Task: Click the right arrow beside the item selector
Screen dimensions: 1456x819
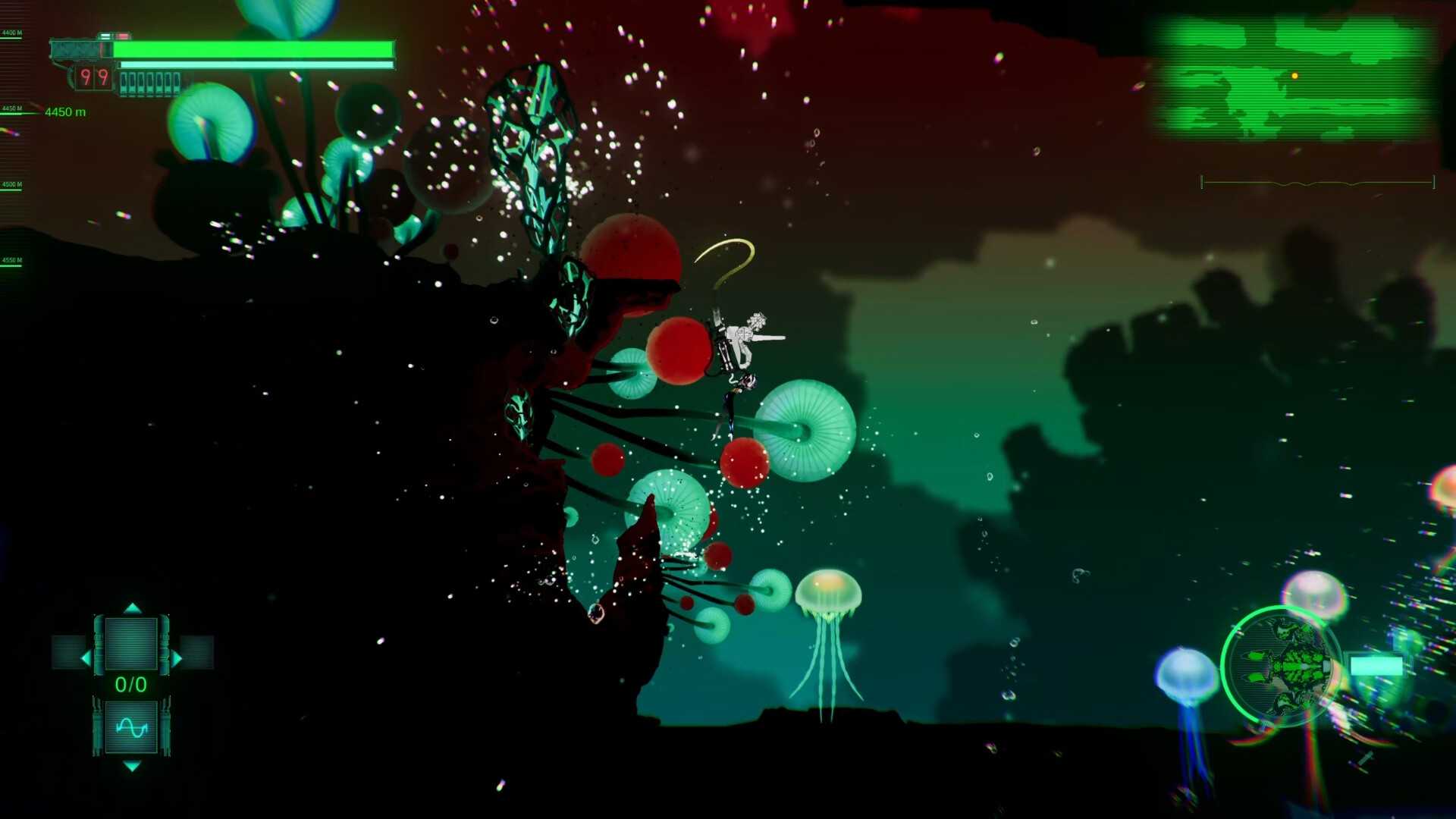Action: 177,657
